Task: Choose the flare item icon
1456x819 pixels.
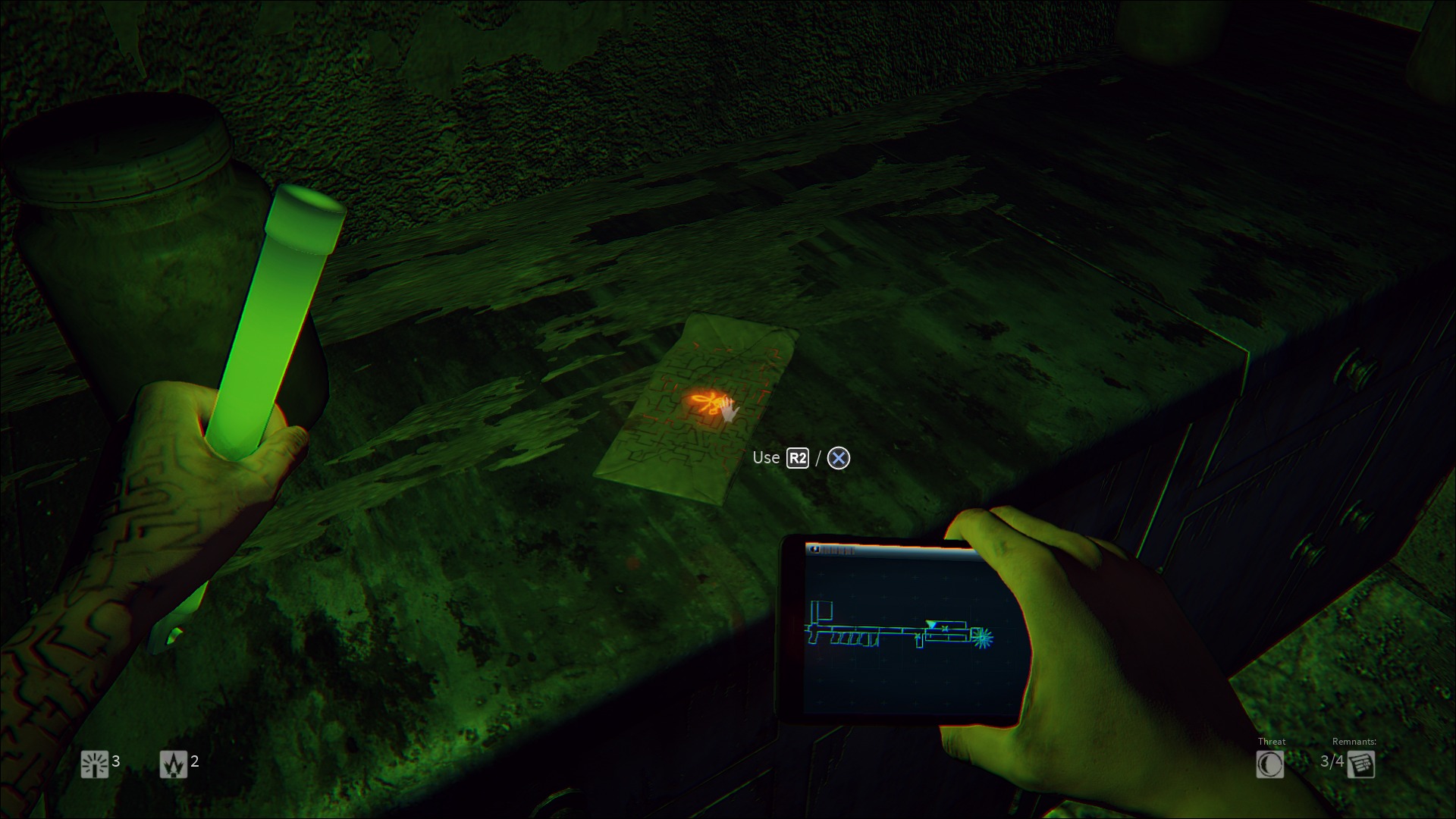Action: 173,764
